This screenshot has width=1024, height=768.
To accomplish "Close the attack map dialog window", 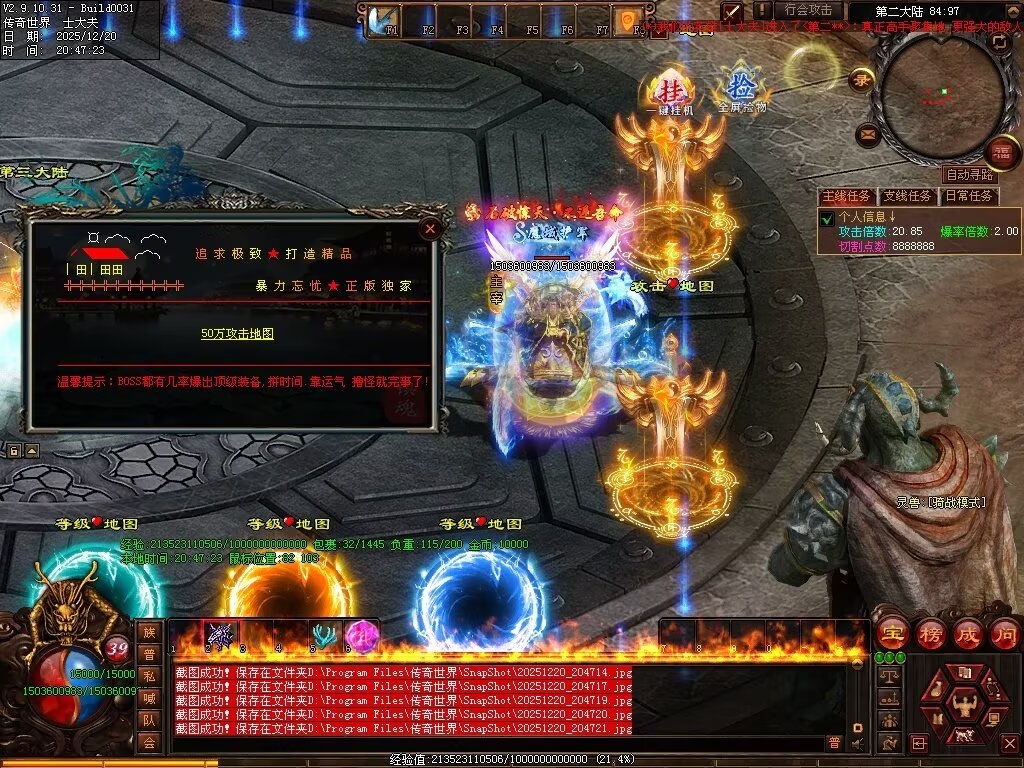I will (x=430, y=228).
